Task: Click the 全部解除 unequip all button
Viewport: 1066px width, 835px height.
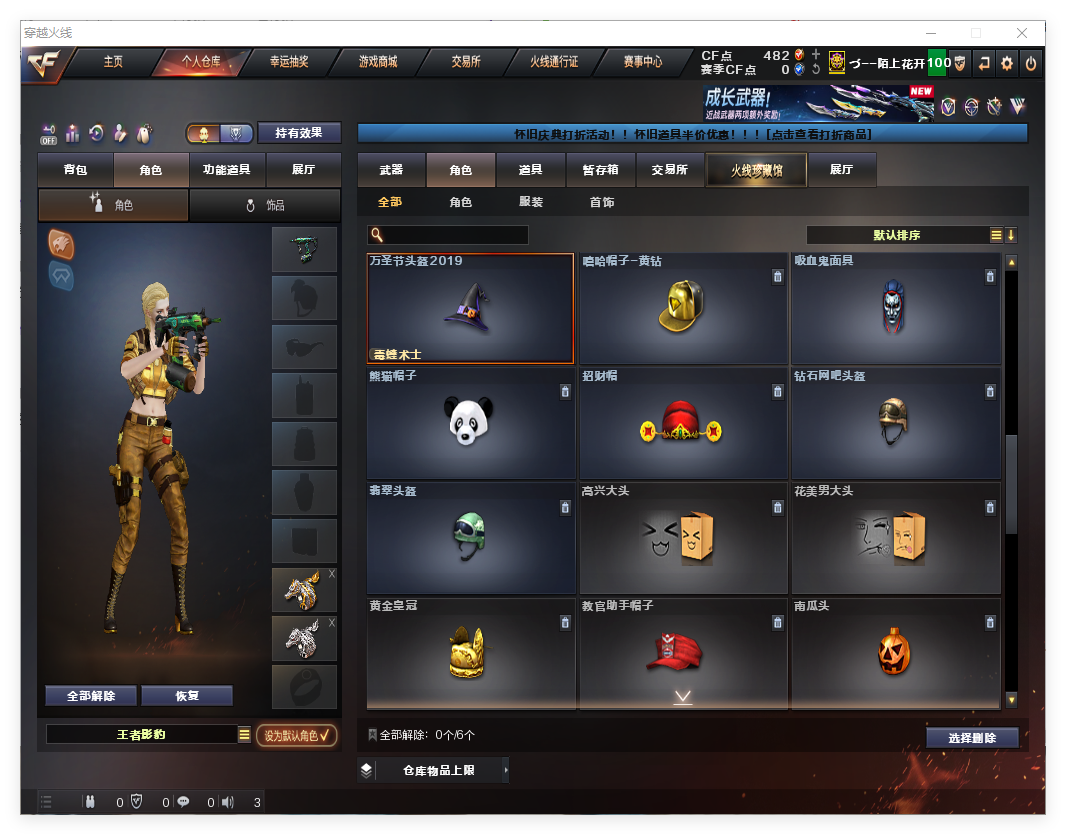Action: 91,696
